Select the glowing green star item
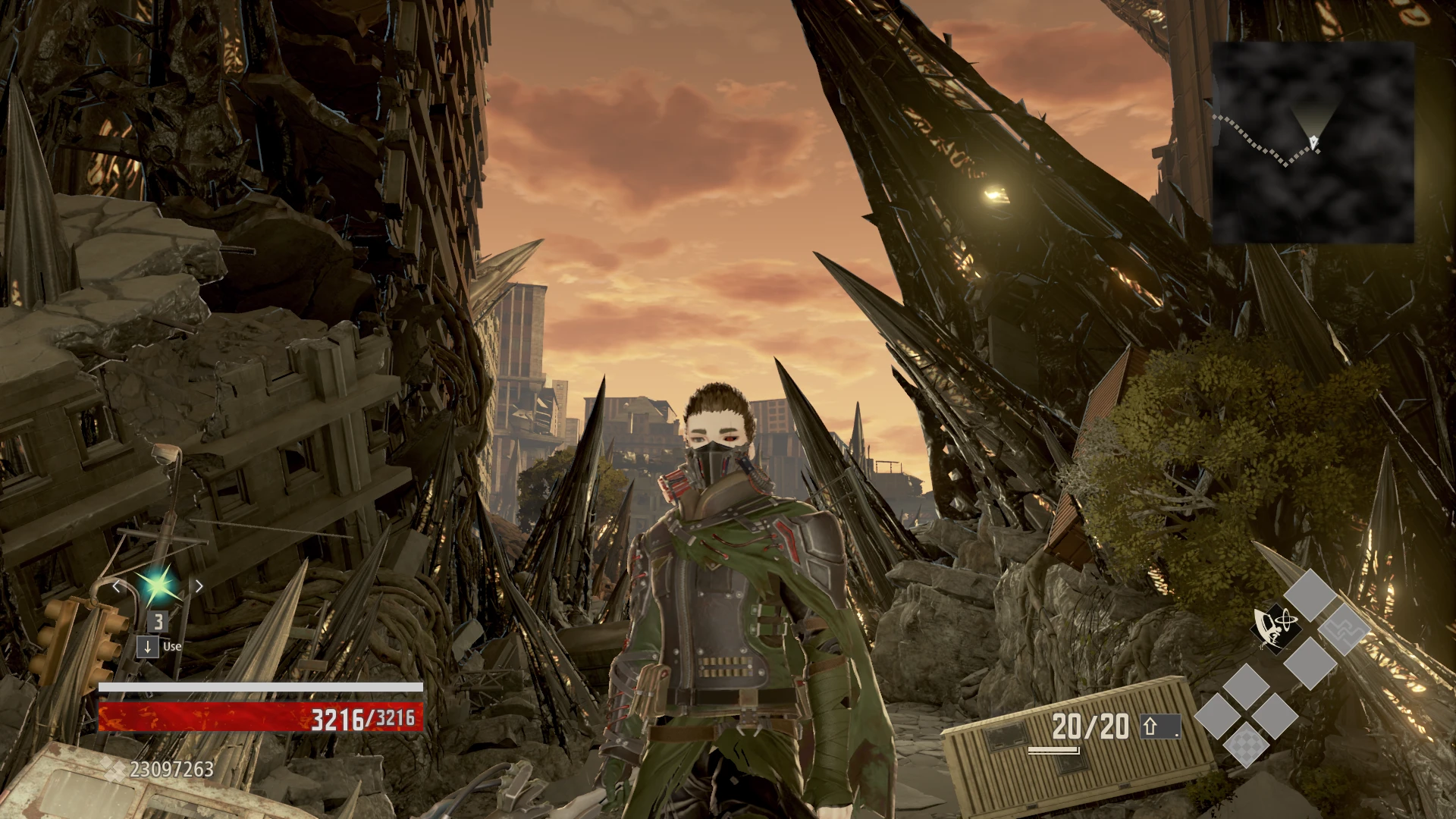 [158, 585]
